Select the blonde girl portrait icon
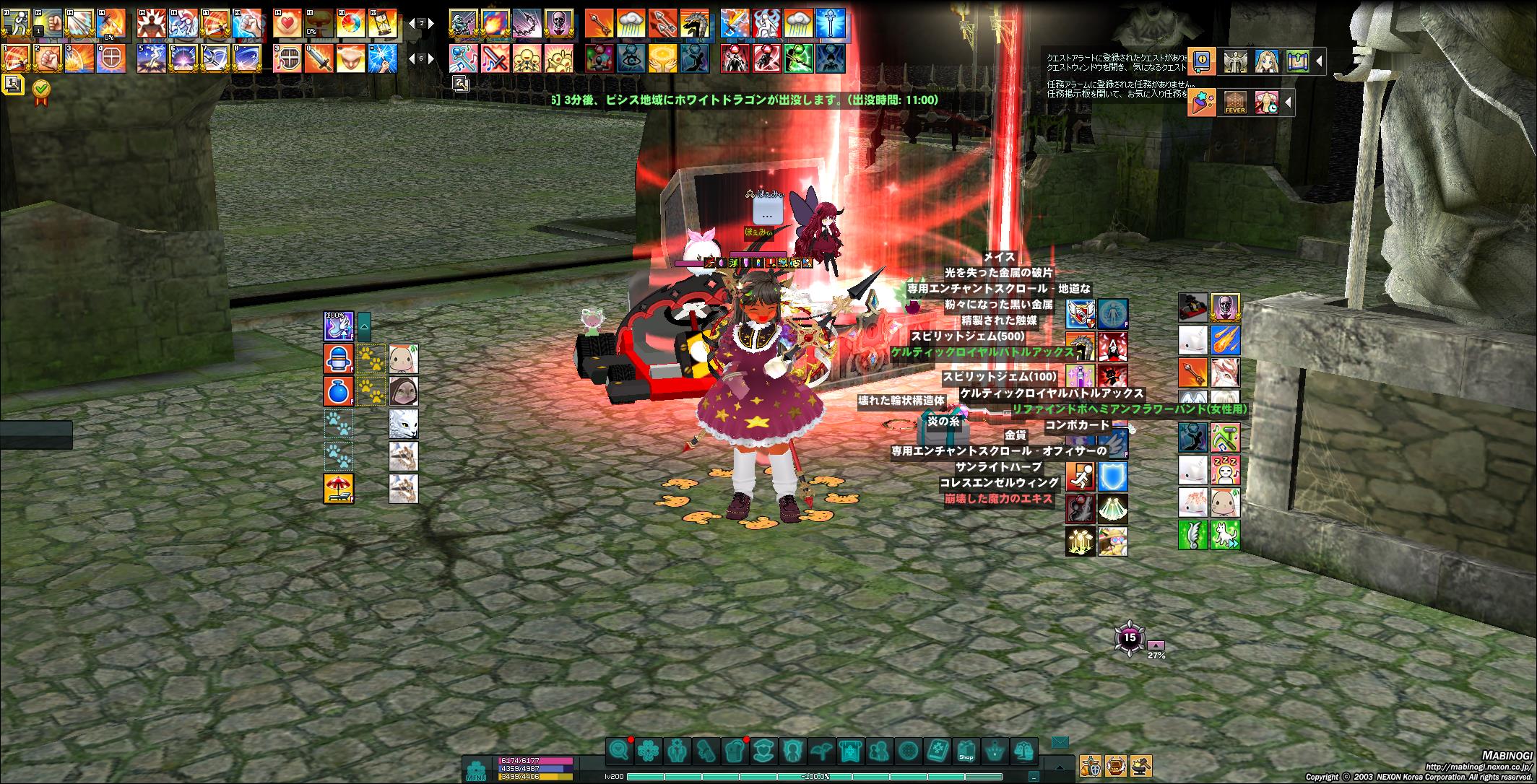Viewport: 1537px width, 784px height. pos(1266,61)
